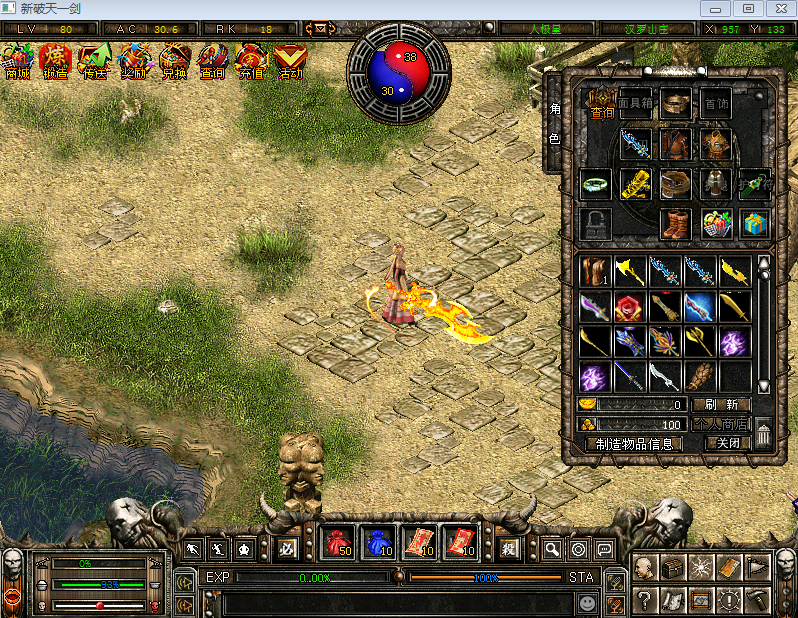798x618 pixels.
Task: Close the inventory with 关闭 button
Action: tap(727, 443)
